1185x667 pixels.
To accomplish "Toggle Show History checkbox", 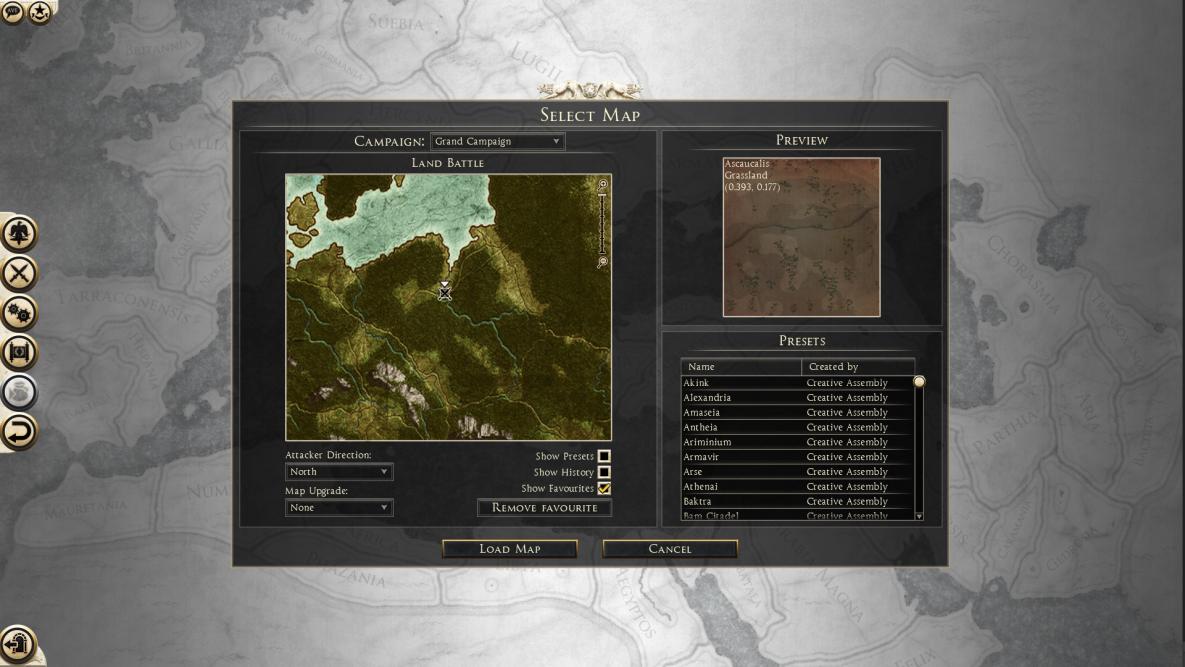I will point(604,473).
